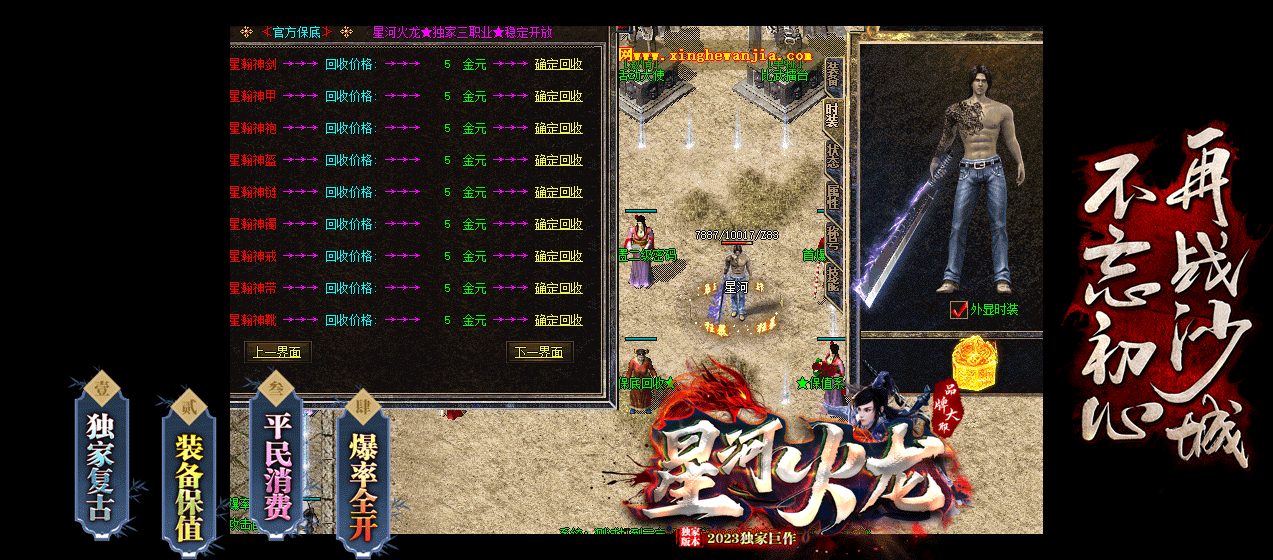1273x560 pixels.
Task: Select 确定回收 on the 星翰神链 row
Action: point(558,192)
